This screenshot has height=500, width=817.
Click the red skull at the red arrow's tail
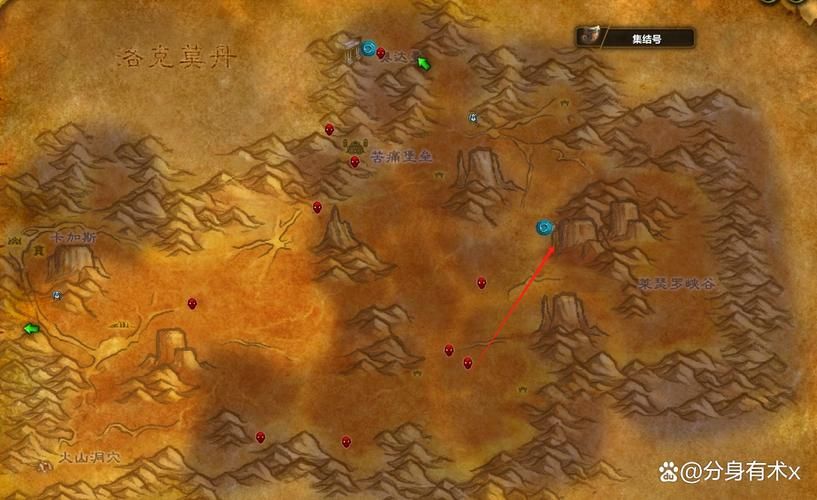click(x=467, y=362)
